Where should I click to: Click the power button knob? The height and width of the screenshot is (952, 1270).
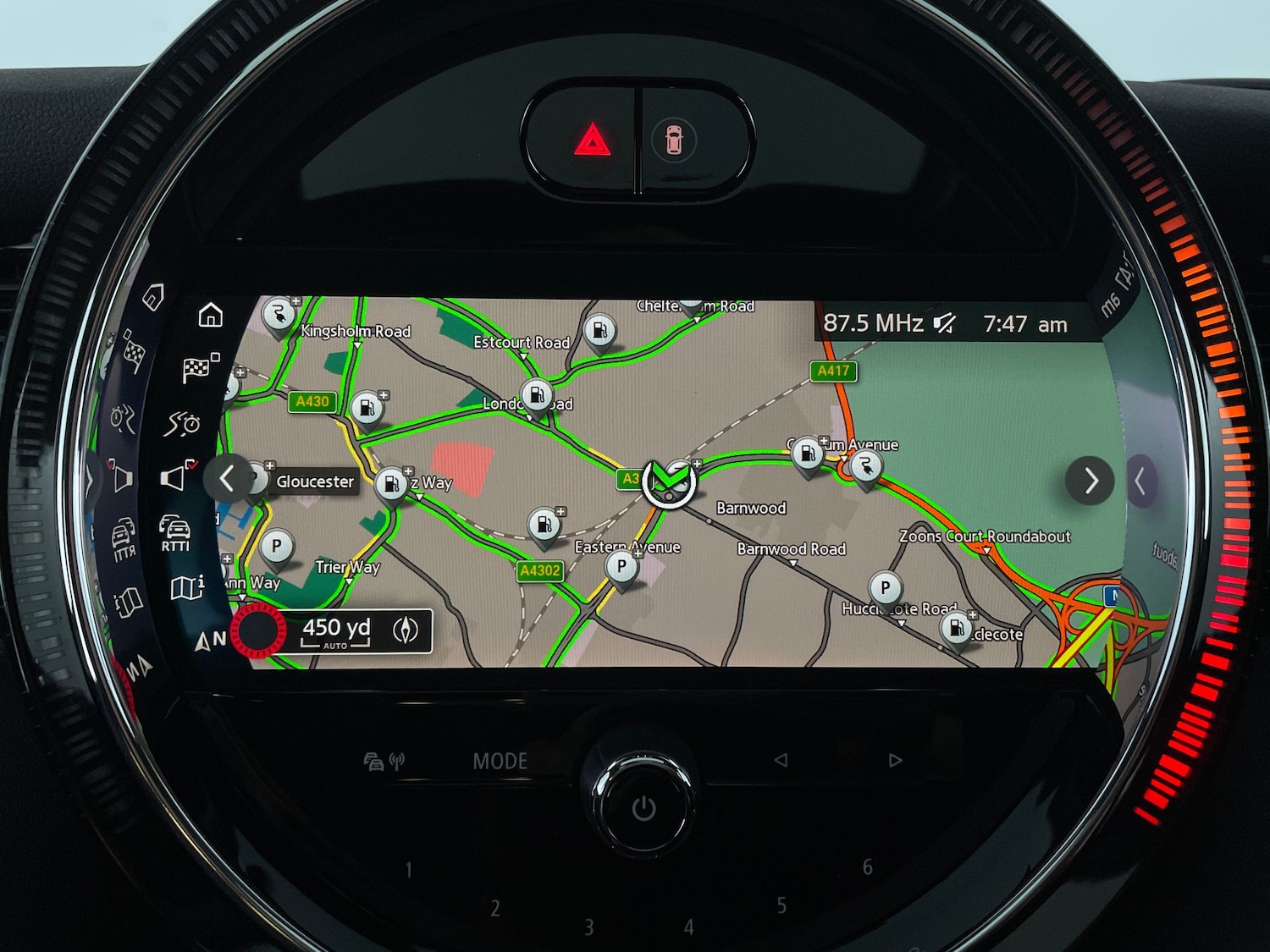(643, 808)
